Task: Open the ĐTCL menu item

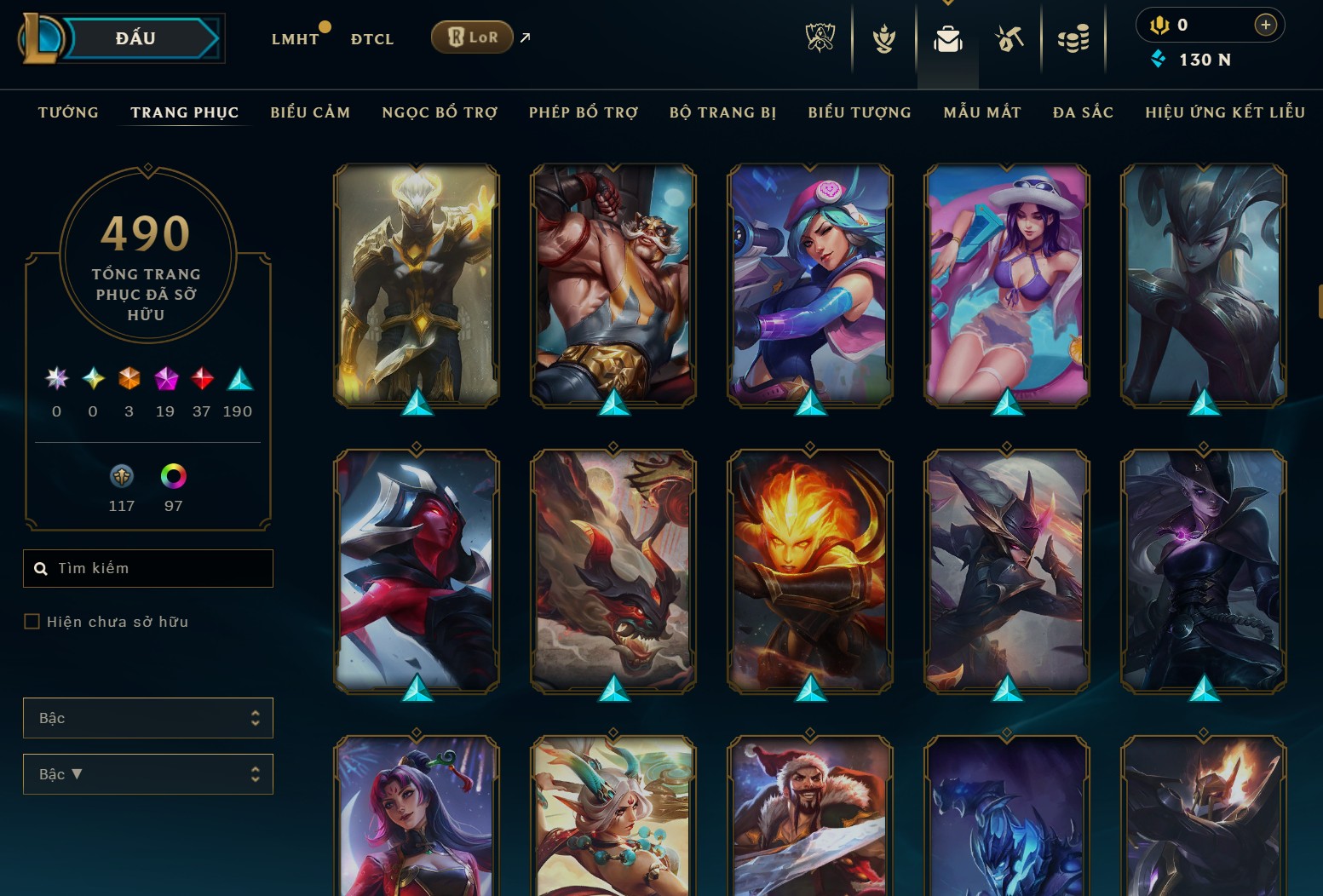Action: click(371, 38)
